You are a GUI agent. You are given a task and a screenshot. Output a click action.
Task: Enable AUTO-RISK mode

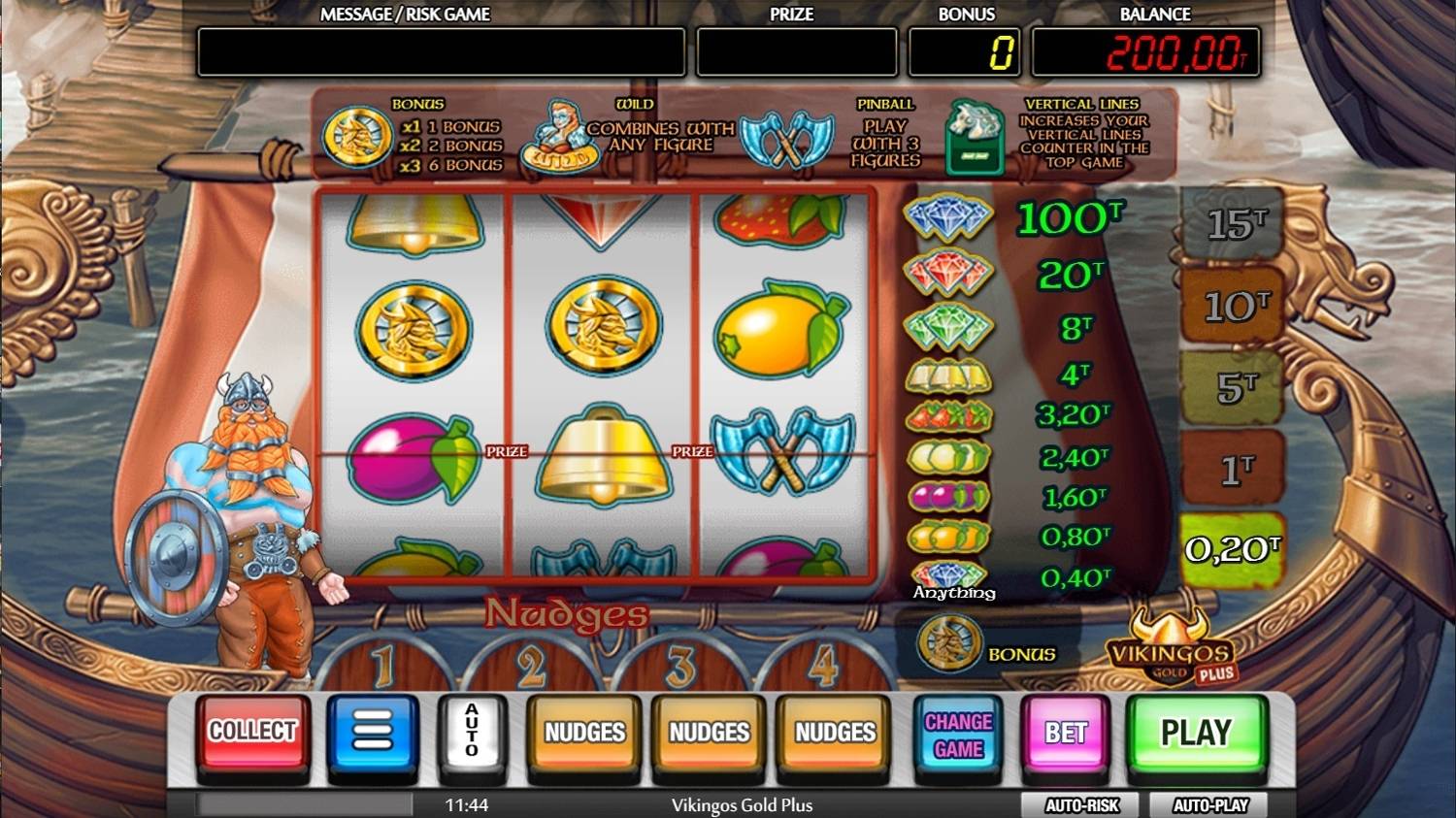point(1081,804)
